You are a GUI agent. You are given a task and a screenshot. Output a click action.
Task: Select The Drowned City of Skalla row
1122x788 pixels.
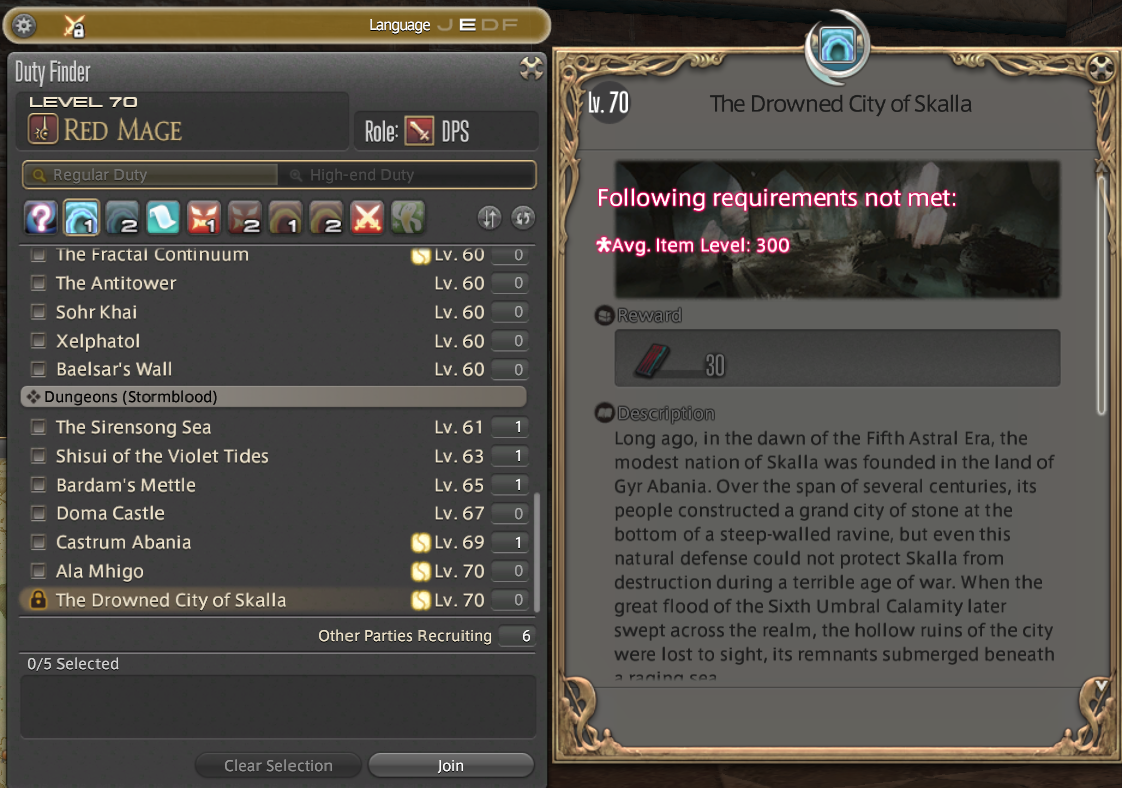pos(171,600)
